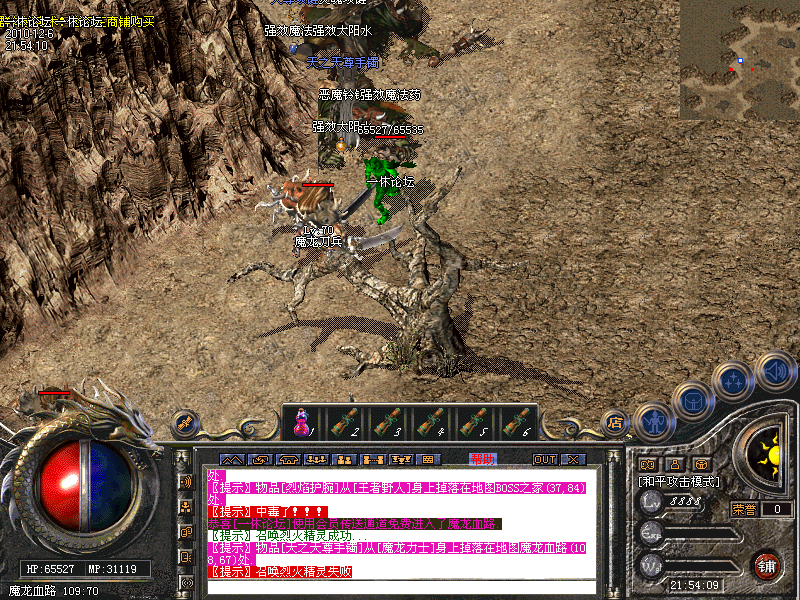The width and height of the screenshot is (800, 600).
Task: Open the orange 店 shop button
Action: (616, 422)
